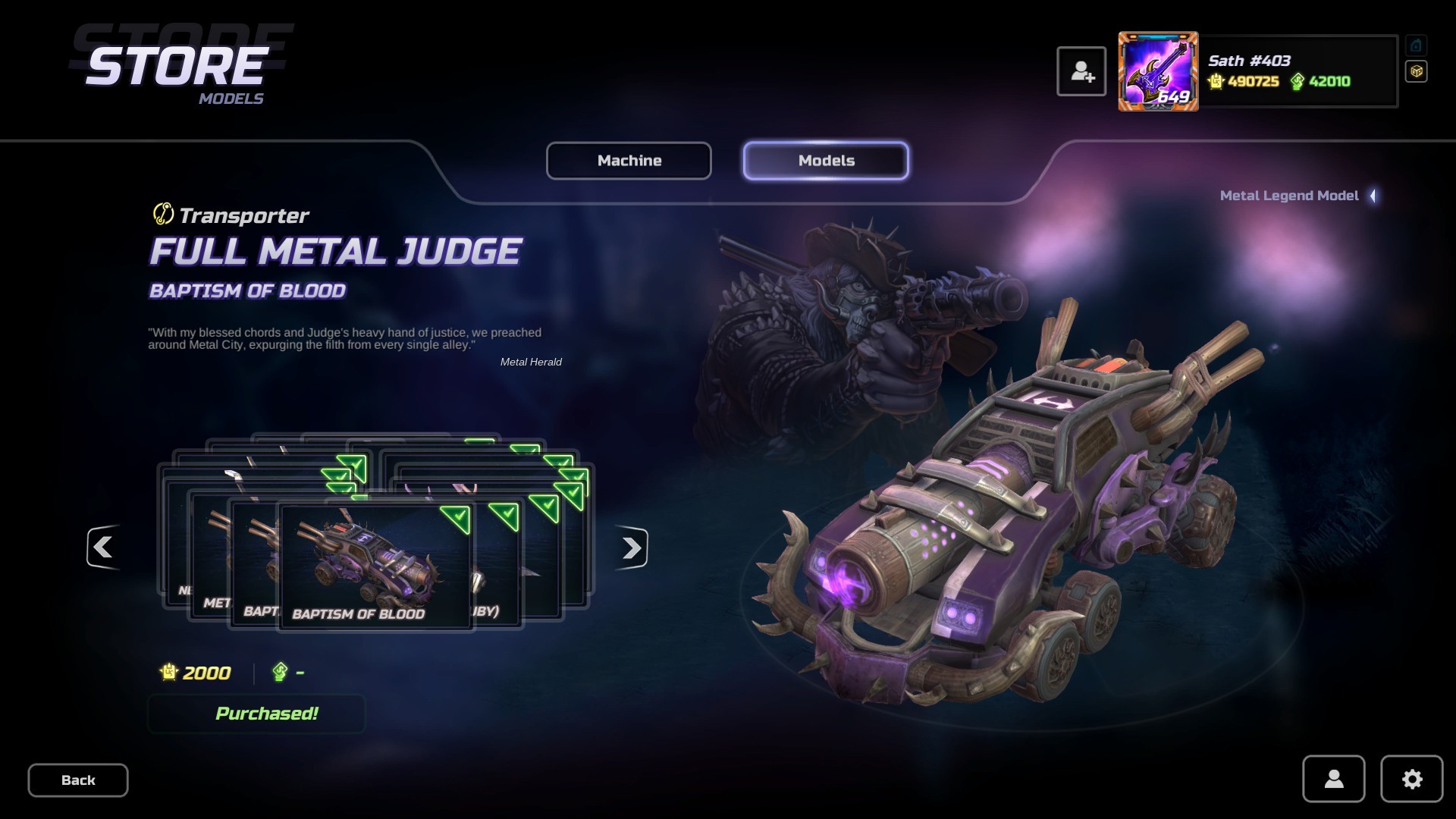Image resolution: width=1456 pixels, height=819 pixels.
Task: Click the left arrow to browse previous models
Action: coord(103,548)
